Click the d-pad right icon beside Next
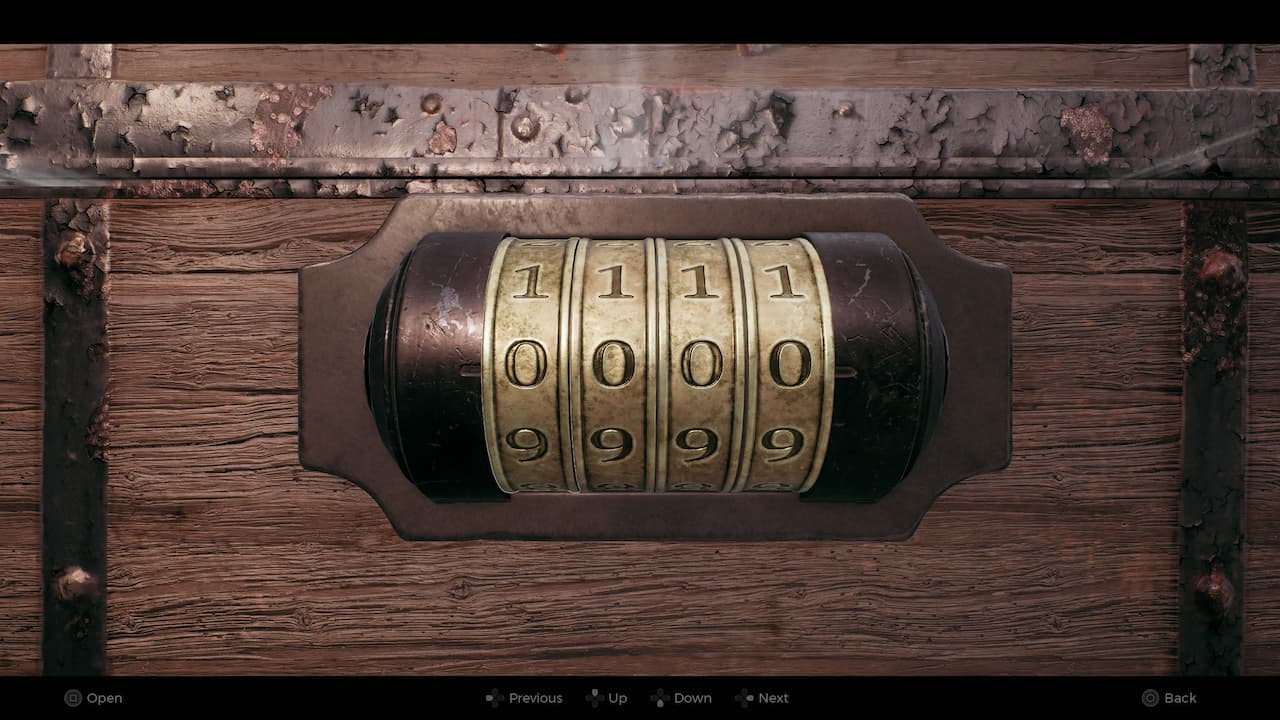This screenshot has width=1280, height=720. click(x=746, y=697)
